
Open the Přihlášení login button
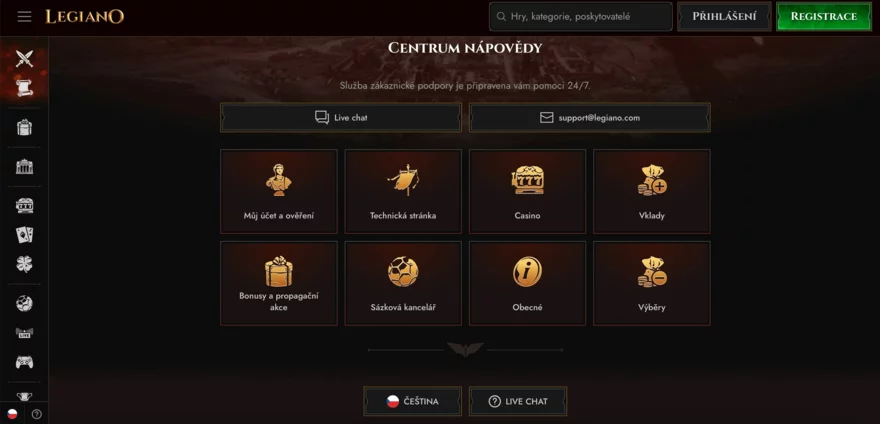(x=724, y=17)
